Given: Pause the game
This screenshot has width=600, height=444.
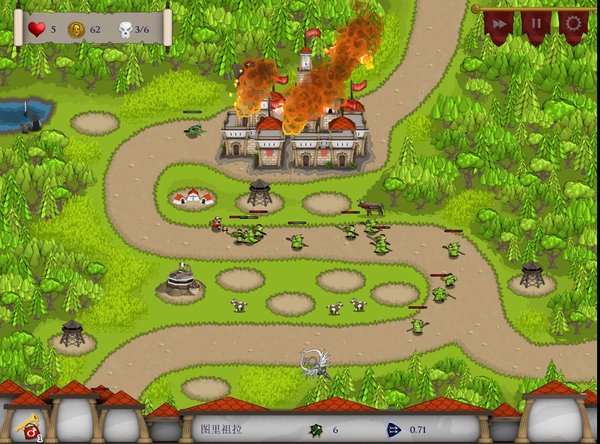Looking at the screenshot, I should click(536, 24).
